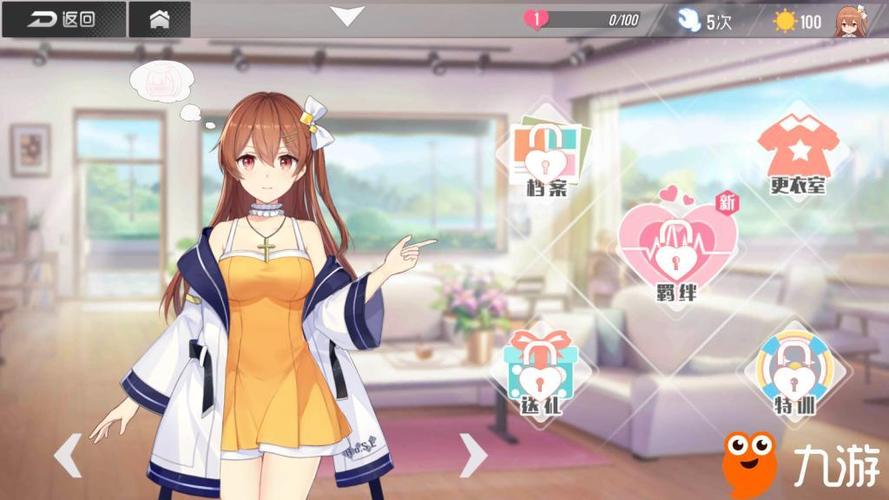Go back using the 返回 button
Image resolution: width=889 pixels, height=500 pixels.
(x=62, y=19)
